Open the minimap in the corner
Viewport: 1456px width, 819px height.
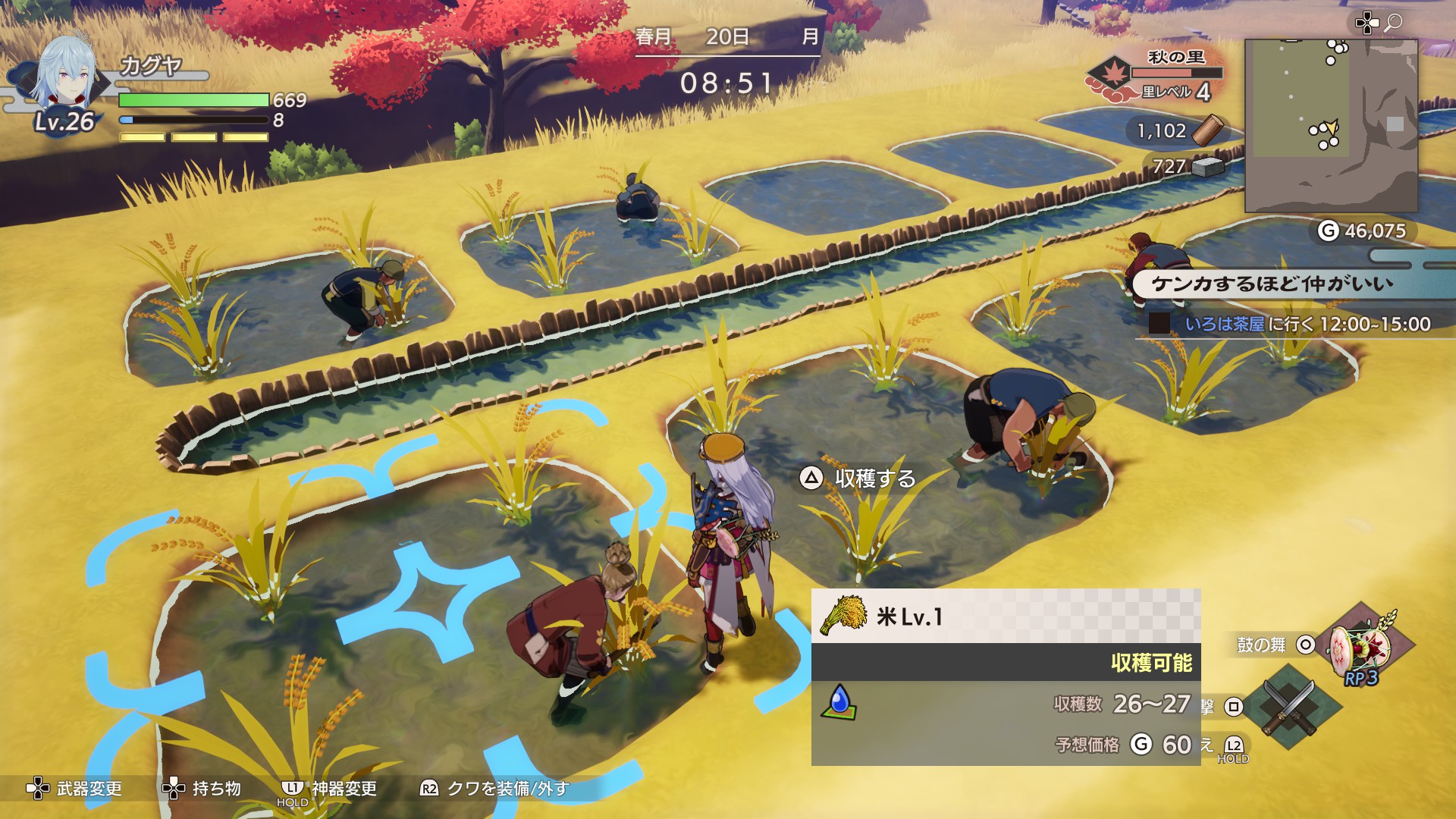[1331, 125]
